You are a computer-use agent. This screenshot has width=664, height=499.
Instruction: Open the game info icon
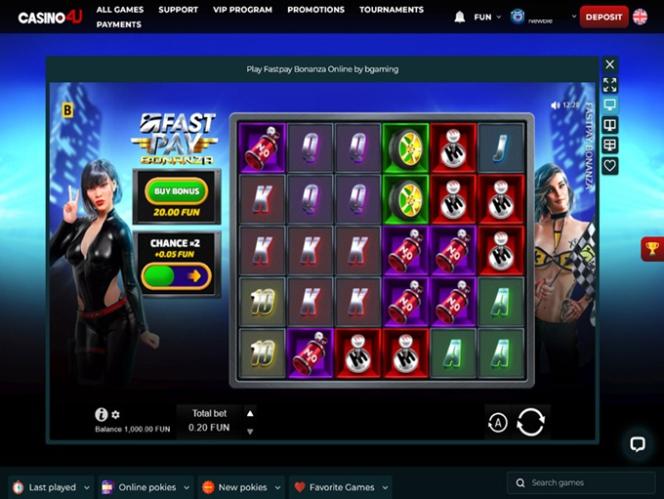101,414
